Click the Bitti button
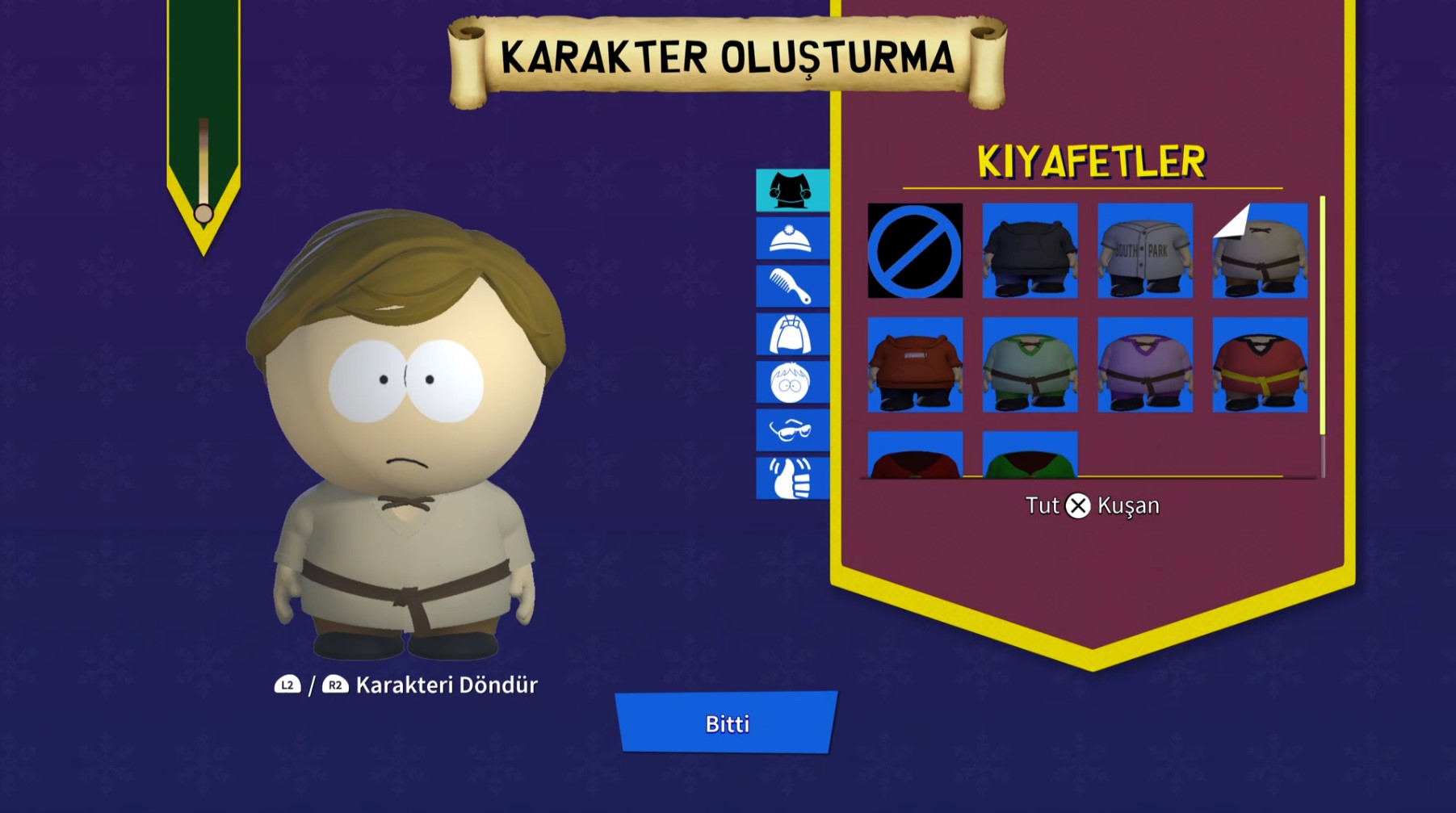The image size is (1456, 813). 727,723
